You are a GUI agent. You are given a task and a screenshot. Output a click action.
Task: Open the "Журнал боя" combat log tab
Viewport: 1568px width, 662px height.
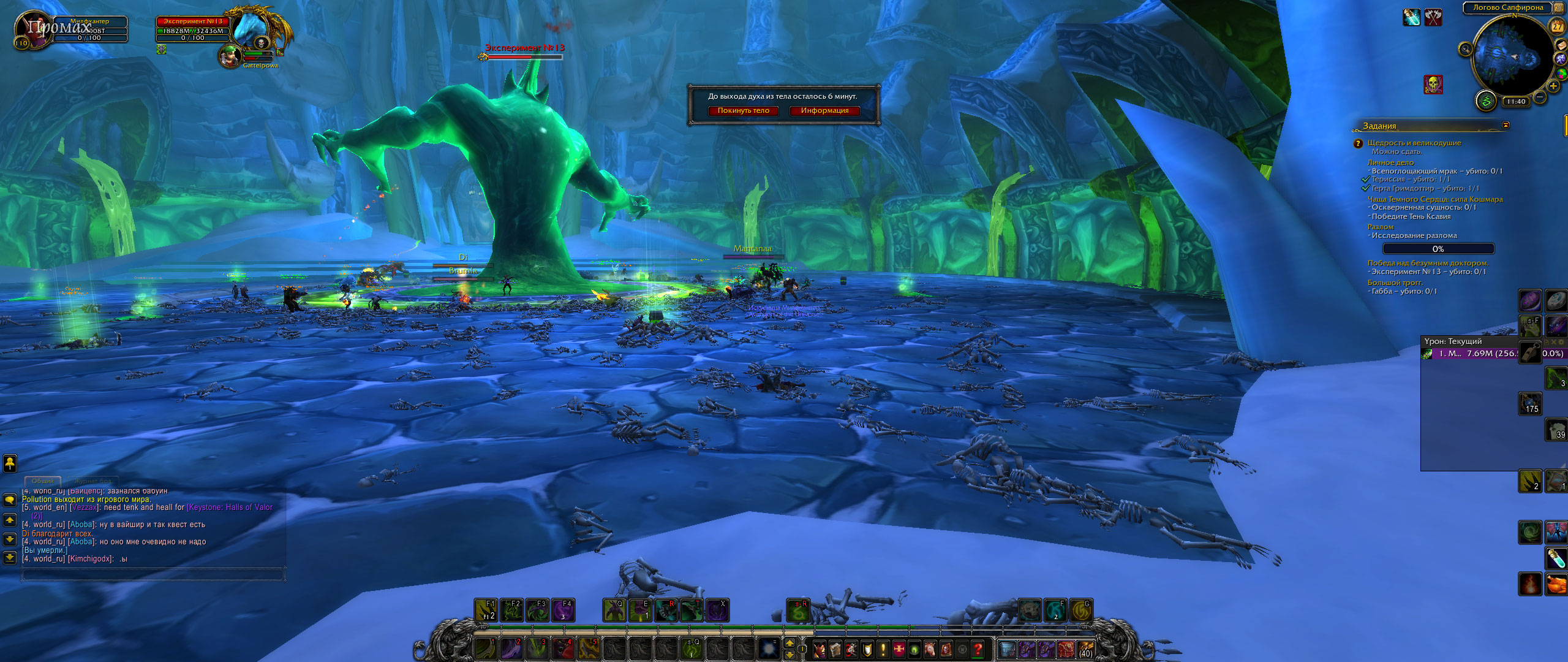point(93,481)
